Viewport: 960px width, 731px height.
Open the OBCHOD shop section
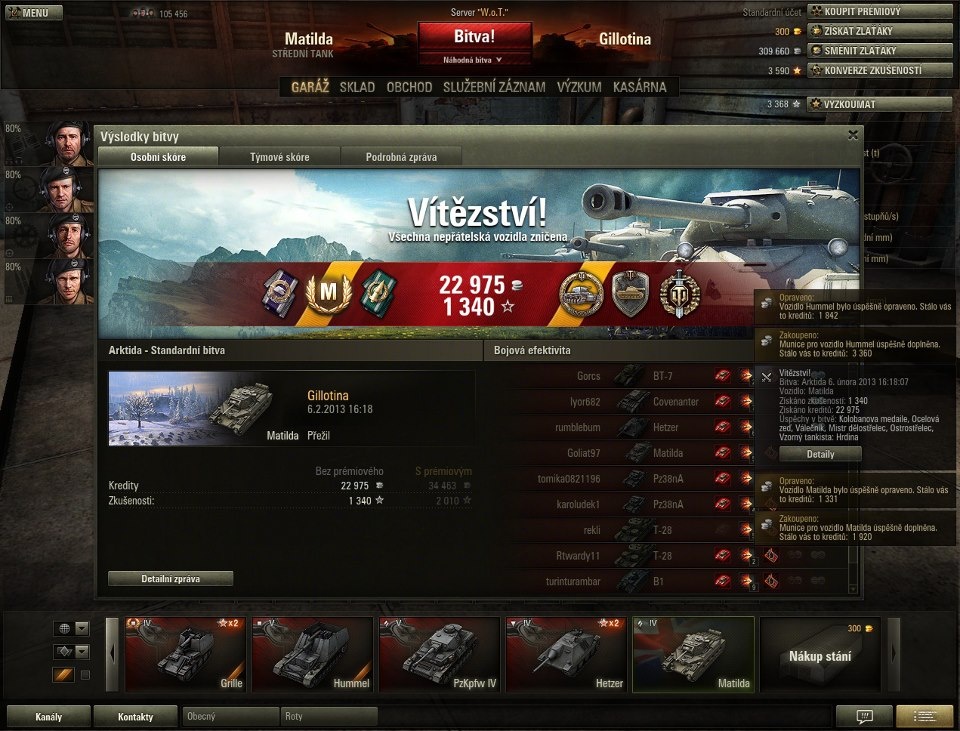click(409, 87)
